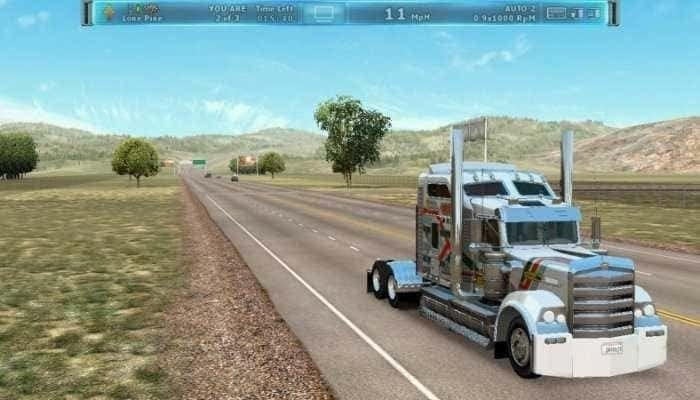Screen dimensions: 700x400
Task: Click the monitor screen icon in the top bar
Action: pos(323,13)
